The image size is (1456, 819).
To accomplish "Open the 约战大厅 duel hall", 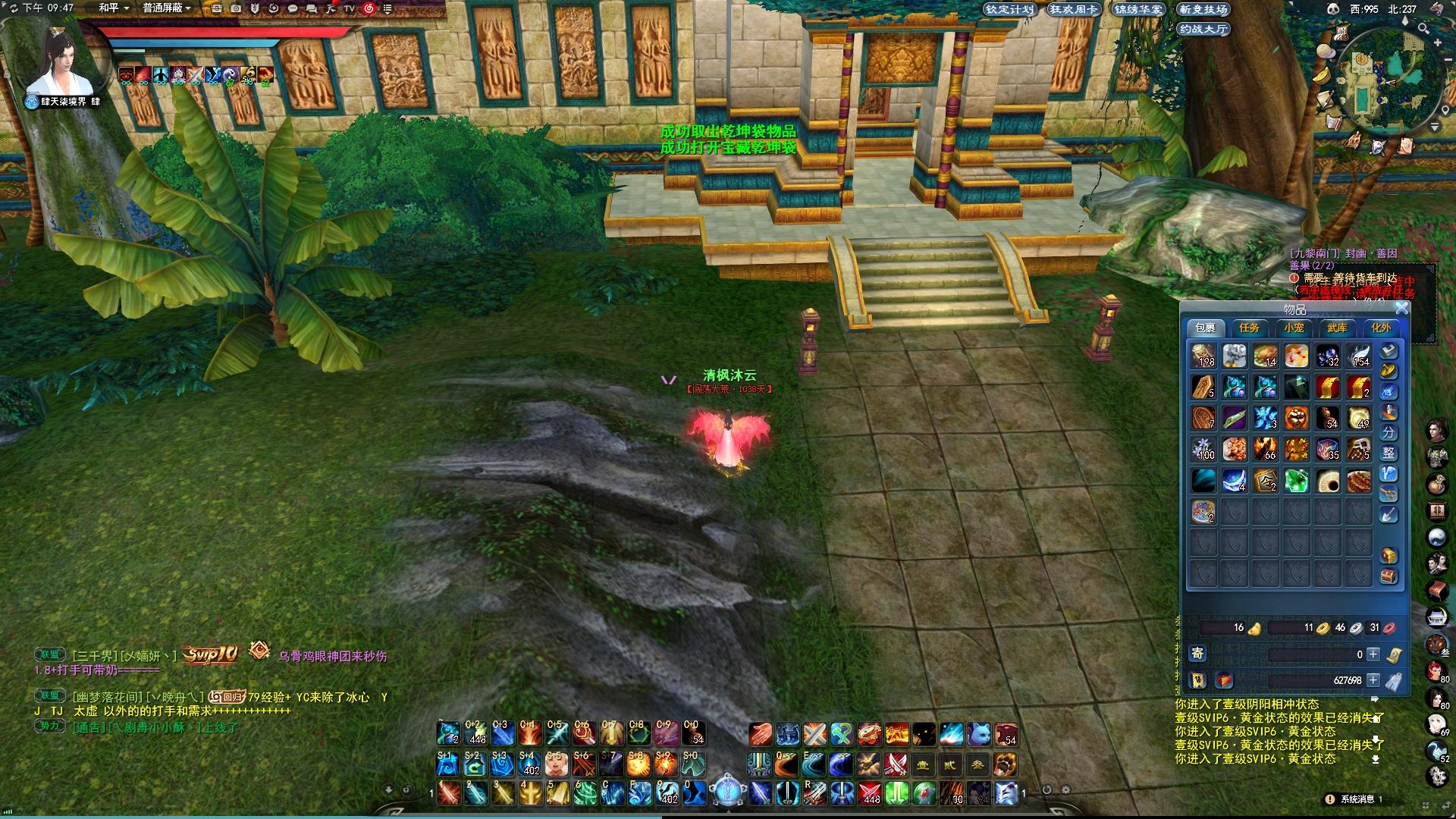I will click(x=1203, y=29).
